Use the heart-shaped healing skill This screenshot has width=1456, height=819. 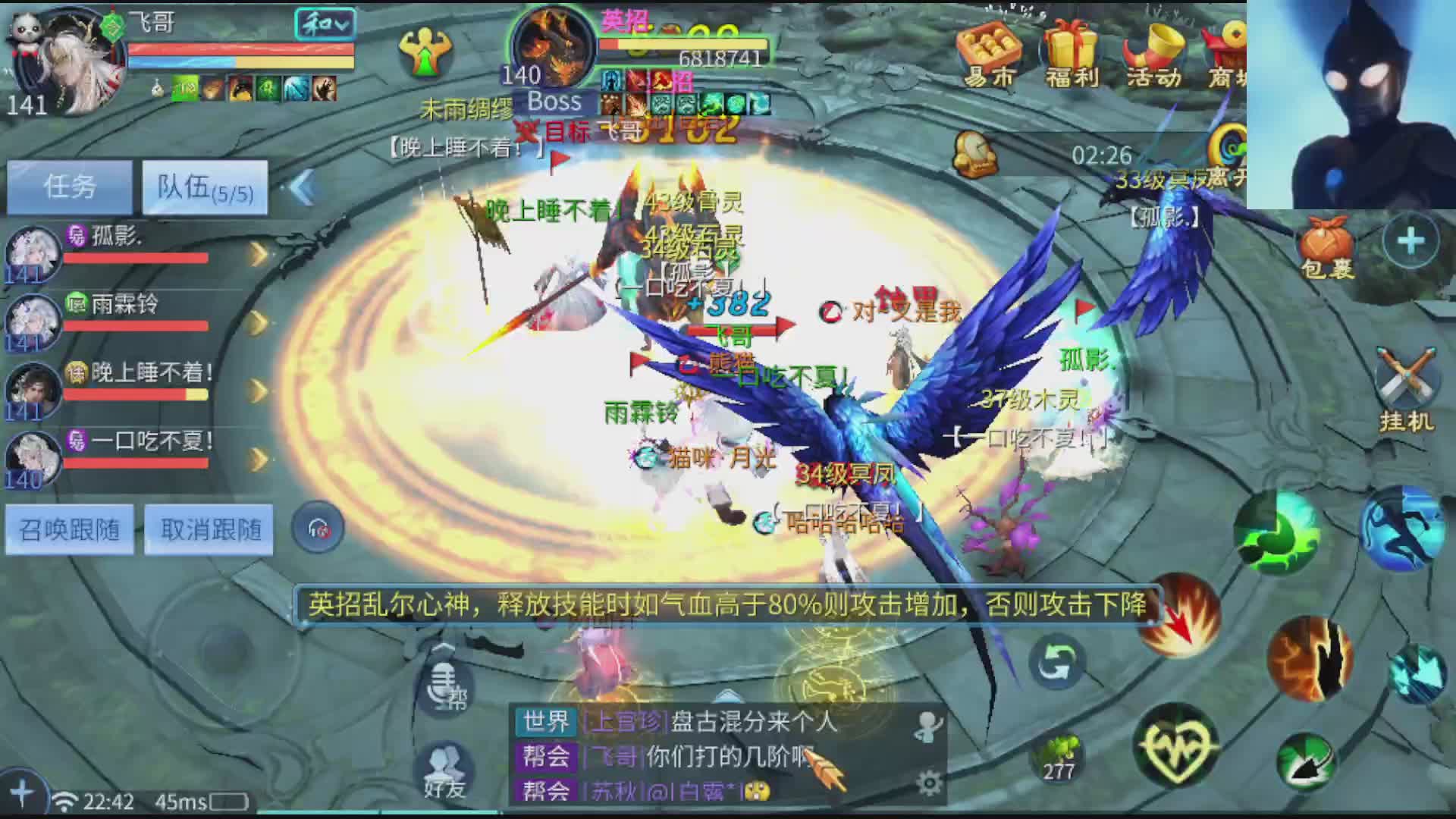(x=1175, y=748)
